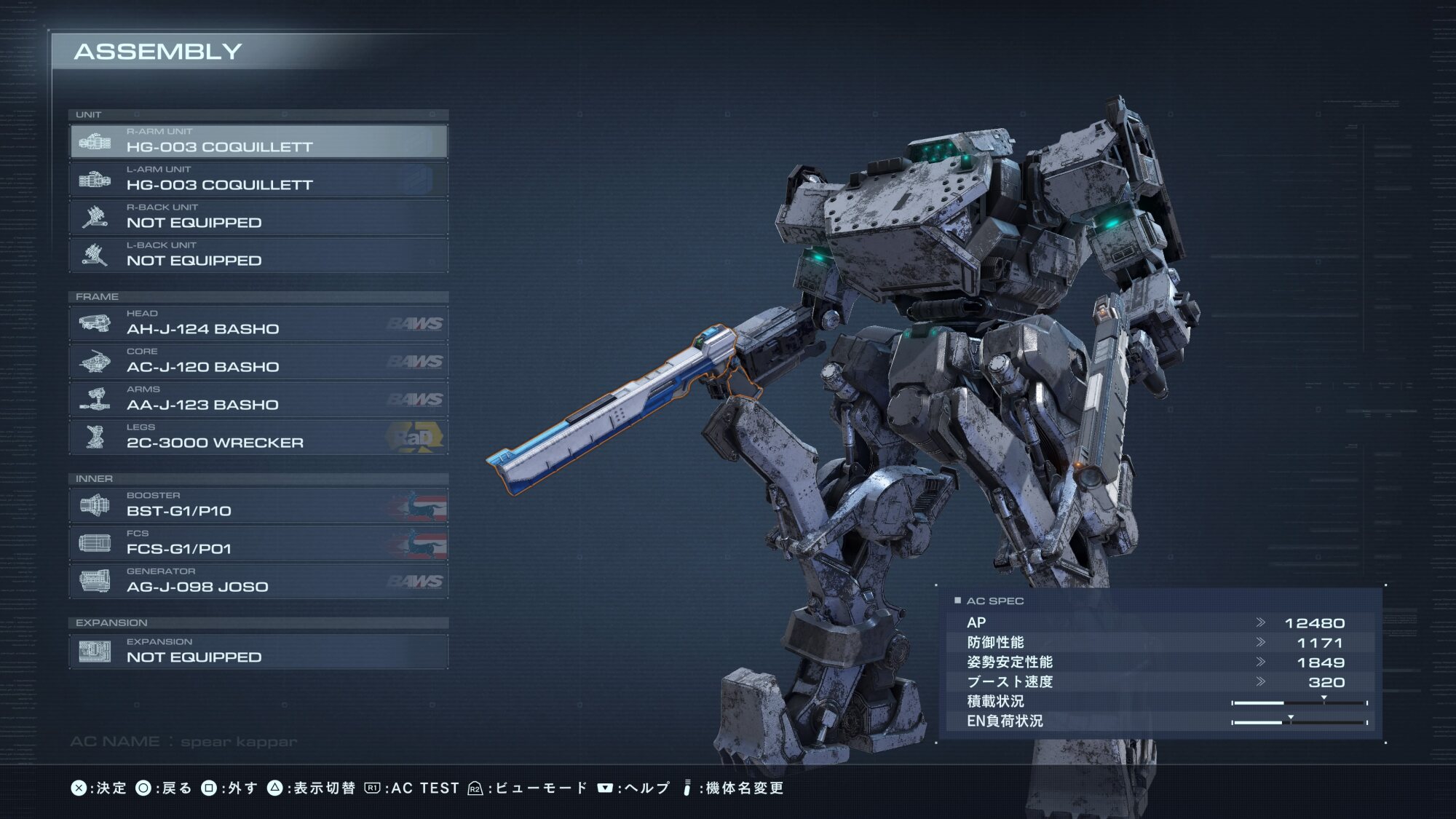1456x819 pixels.
Task: Select the GENERATOR AG-J-098 JOSO entry
Action: [258, 581]
